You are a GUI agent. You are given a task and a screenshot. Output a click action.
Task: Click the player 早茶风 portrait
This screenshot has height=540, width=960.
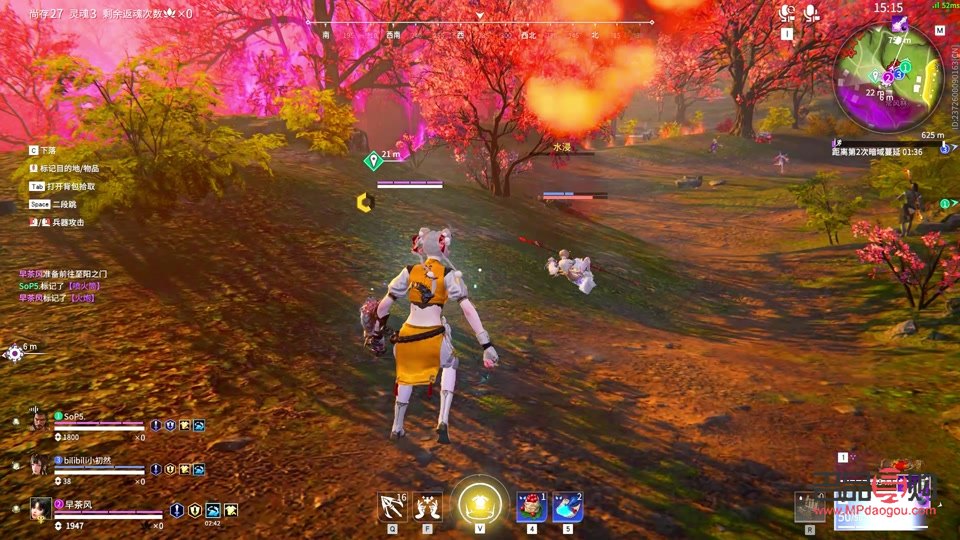tap(40, 509)
